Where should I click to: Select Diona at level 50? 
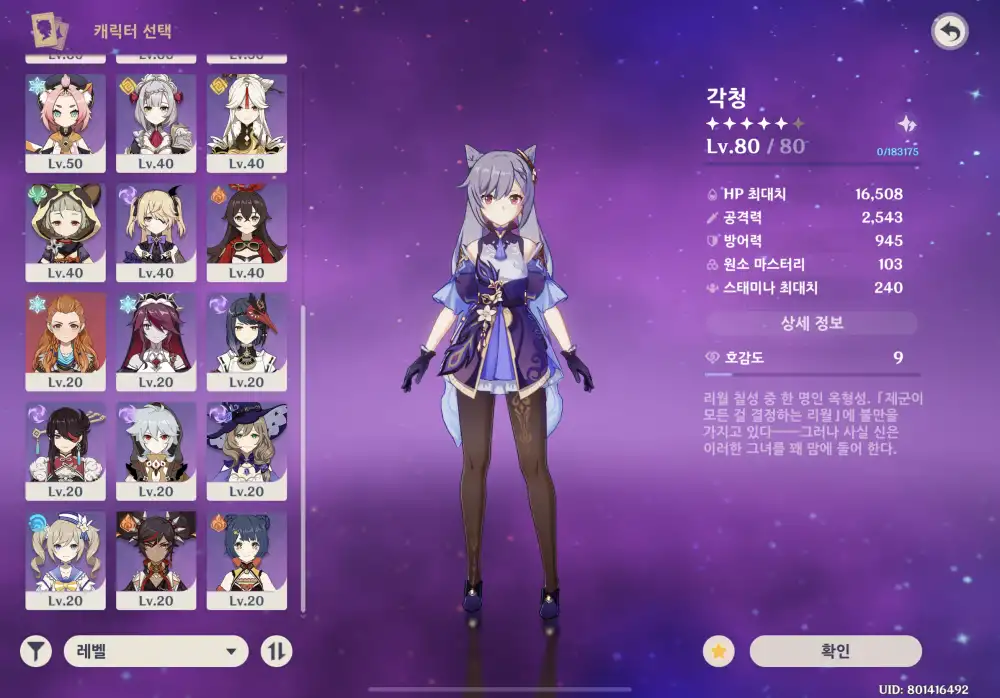tap(65, 118)
